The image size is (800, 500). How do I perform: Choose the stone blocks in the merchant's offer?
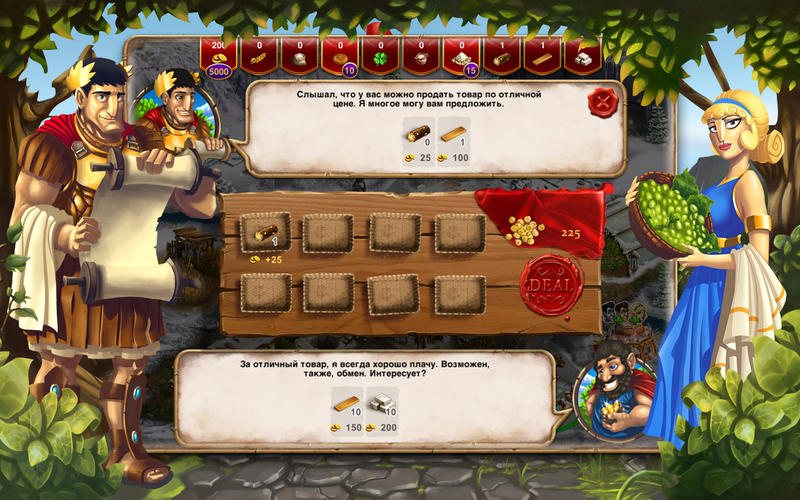[x=383, y=403]
